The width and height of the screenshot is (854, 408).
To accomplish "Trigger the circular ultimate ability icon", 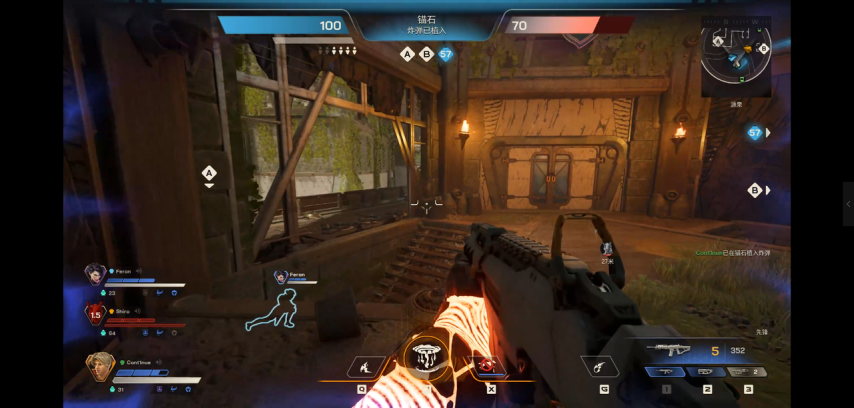I will point(426,358).
